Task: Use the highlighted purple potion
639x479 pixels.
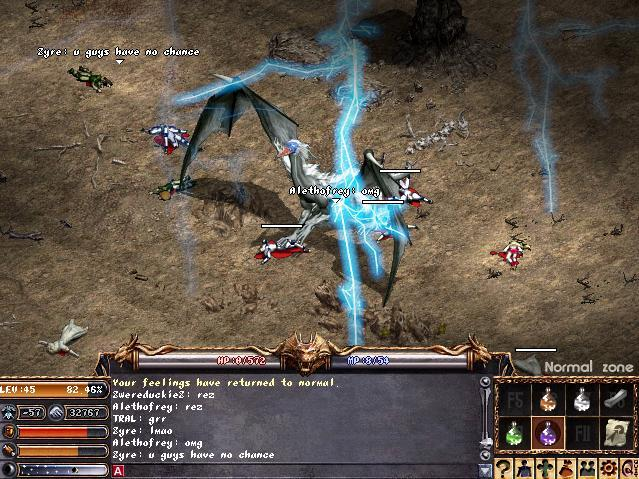Action: pos(546,433)
